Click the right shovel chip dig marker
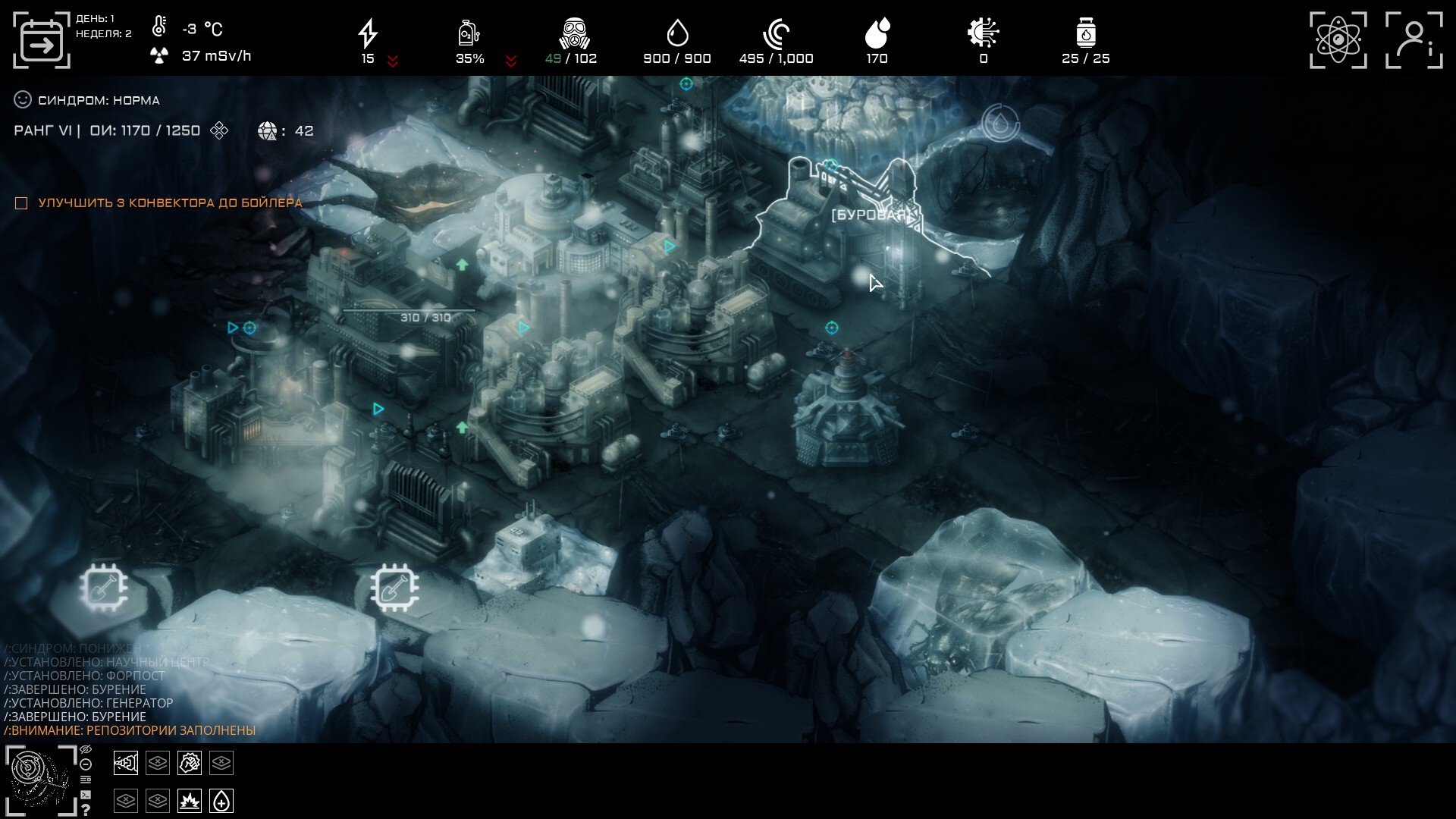Screen dimensions: 1456x819 coord(394,588)
